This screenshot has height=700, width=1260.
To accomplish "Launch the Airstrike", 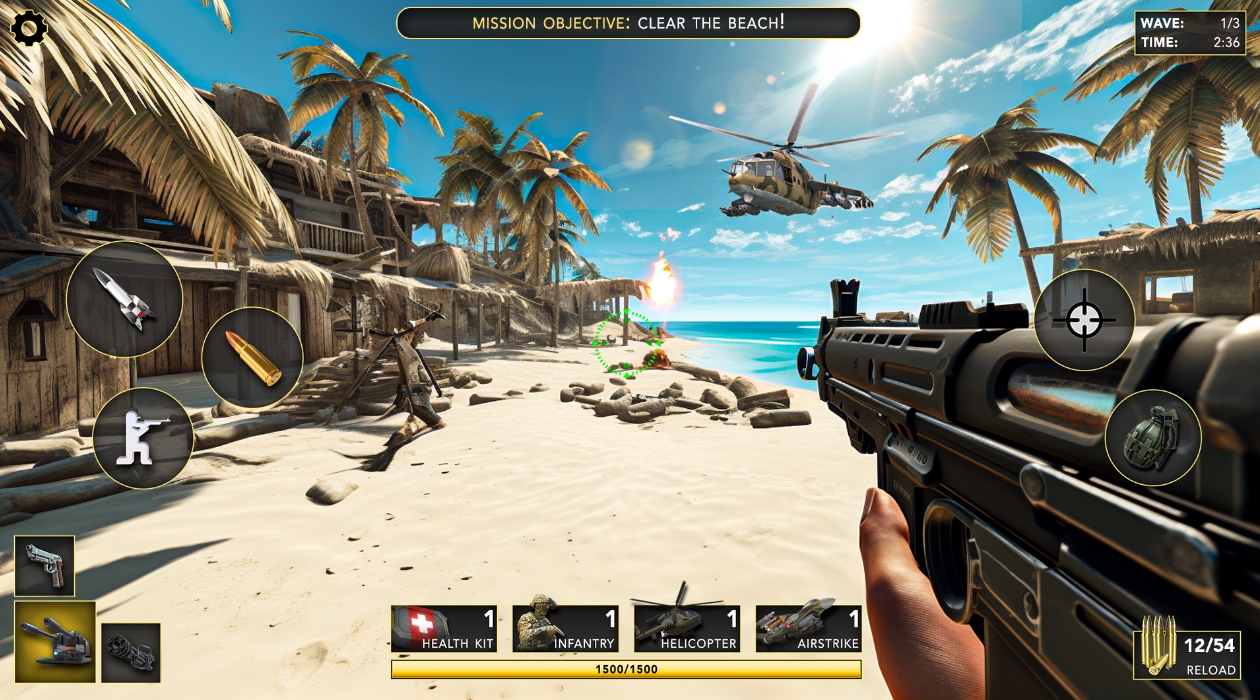I will click(x=809, y=629).
